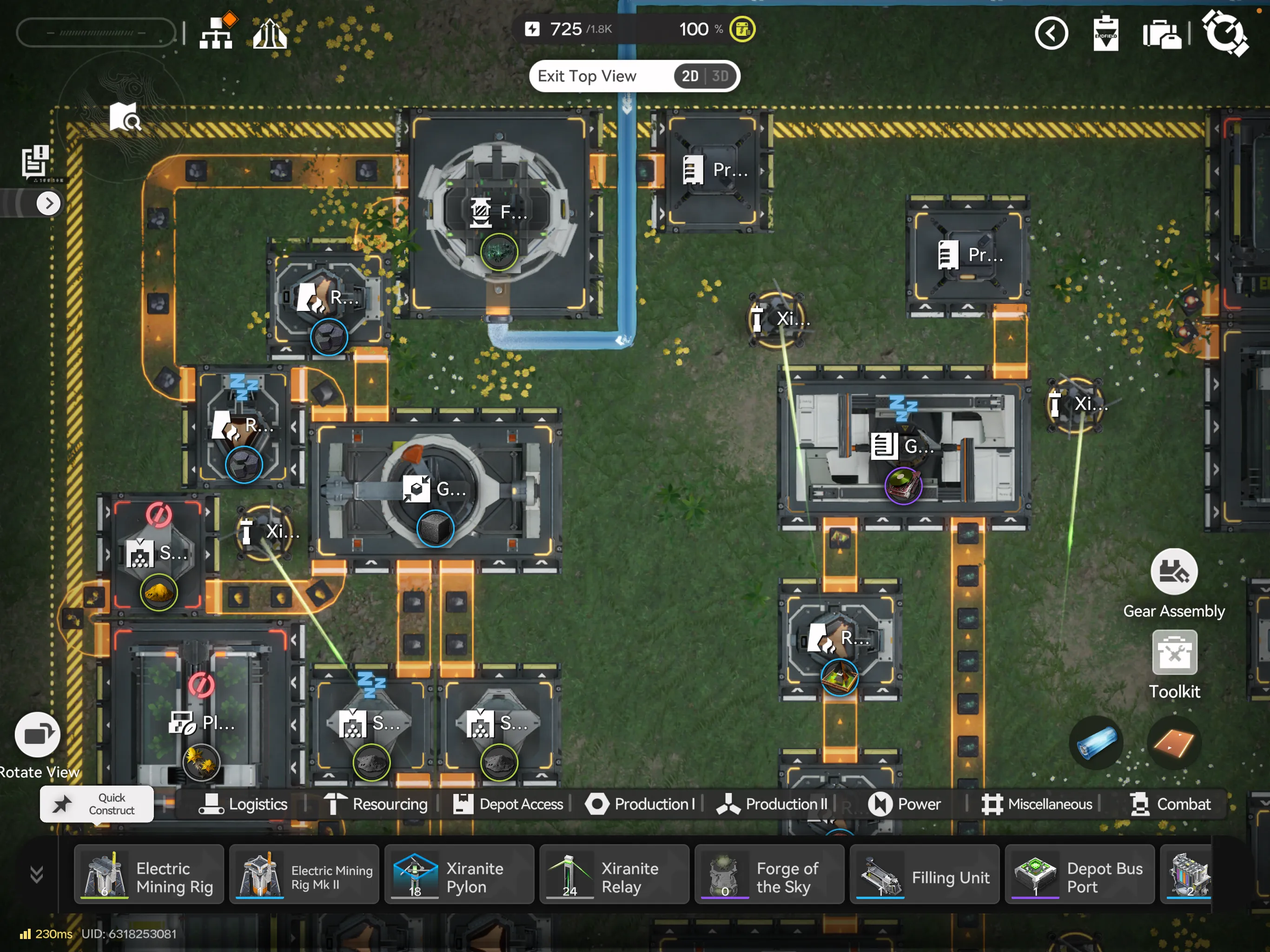
Task: Open the Depot Access category
Action: pyautogui.click(x=509, y=804)
